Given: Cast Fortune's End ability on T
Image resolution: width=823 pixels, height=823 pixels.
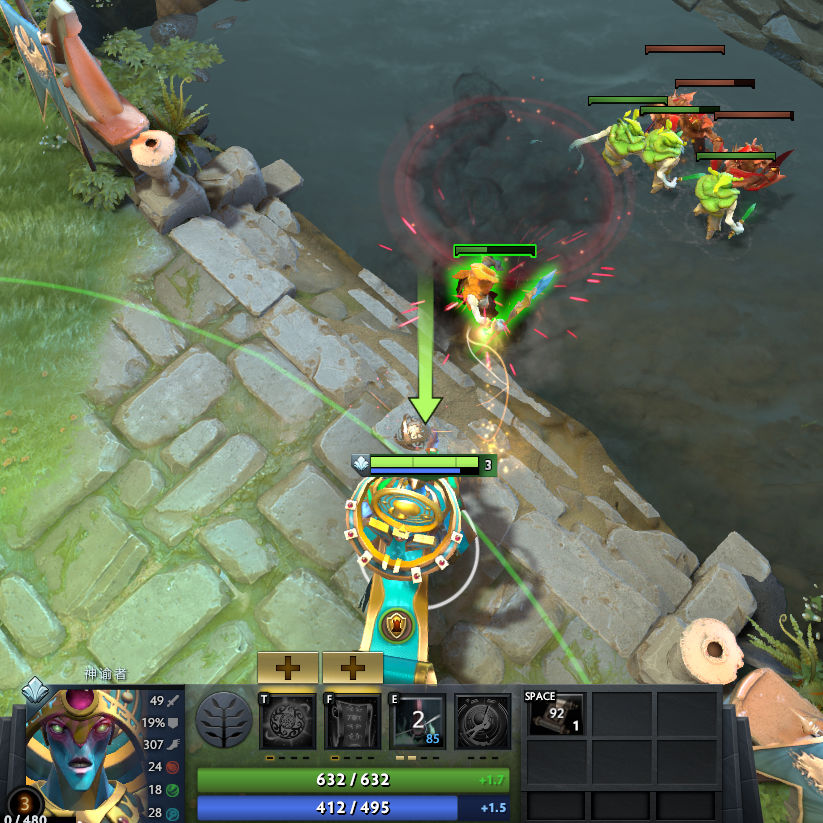Looking at the screenshot, I should pyautogui.click(x=288, y=721).
